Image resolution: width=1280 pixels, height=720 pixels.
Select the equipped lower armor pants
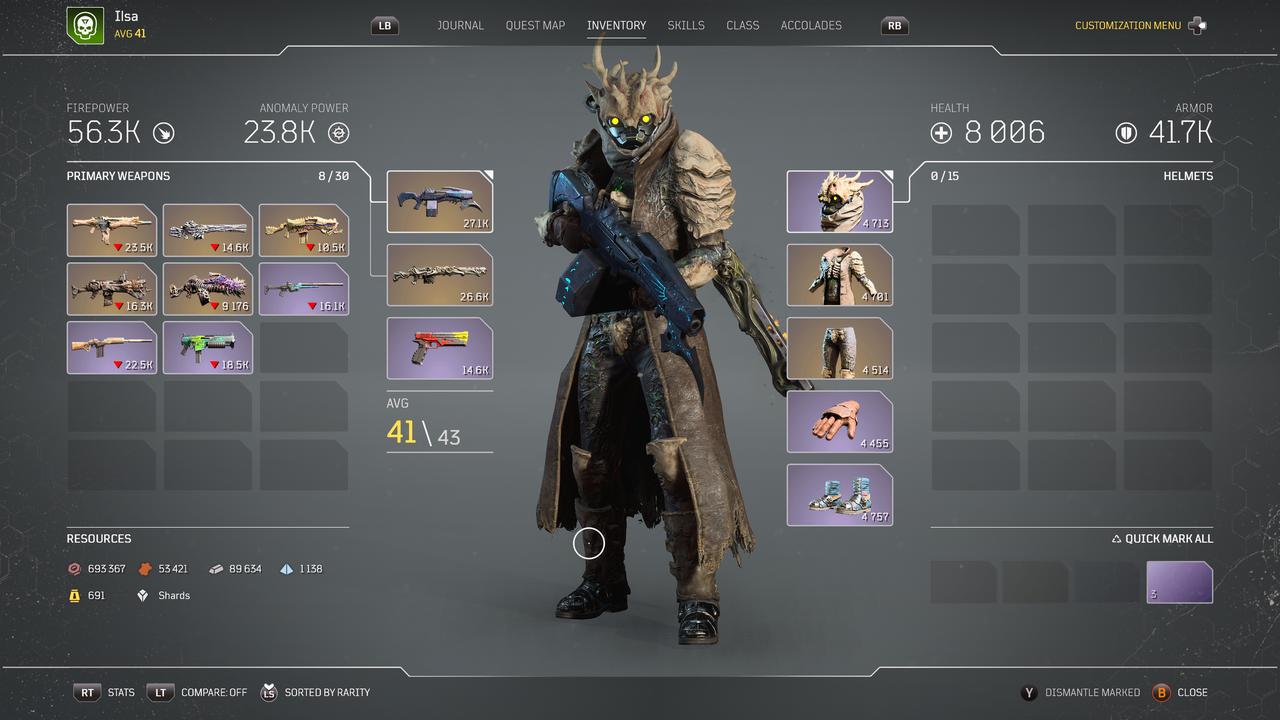839,348
